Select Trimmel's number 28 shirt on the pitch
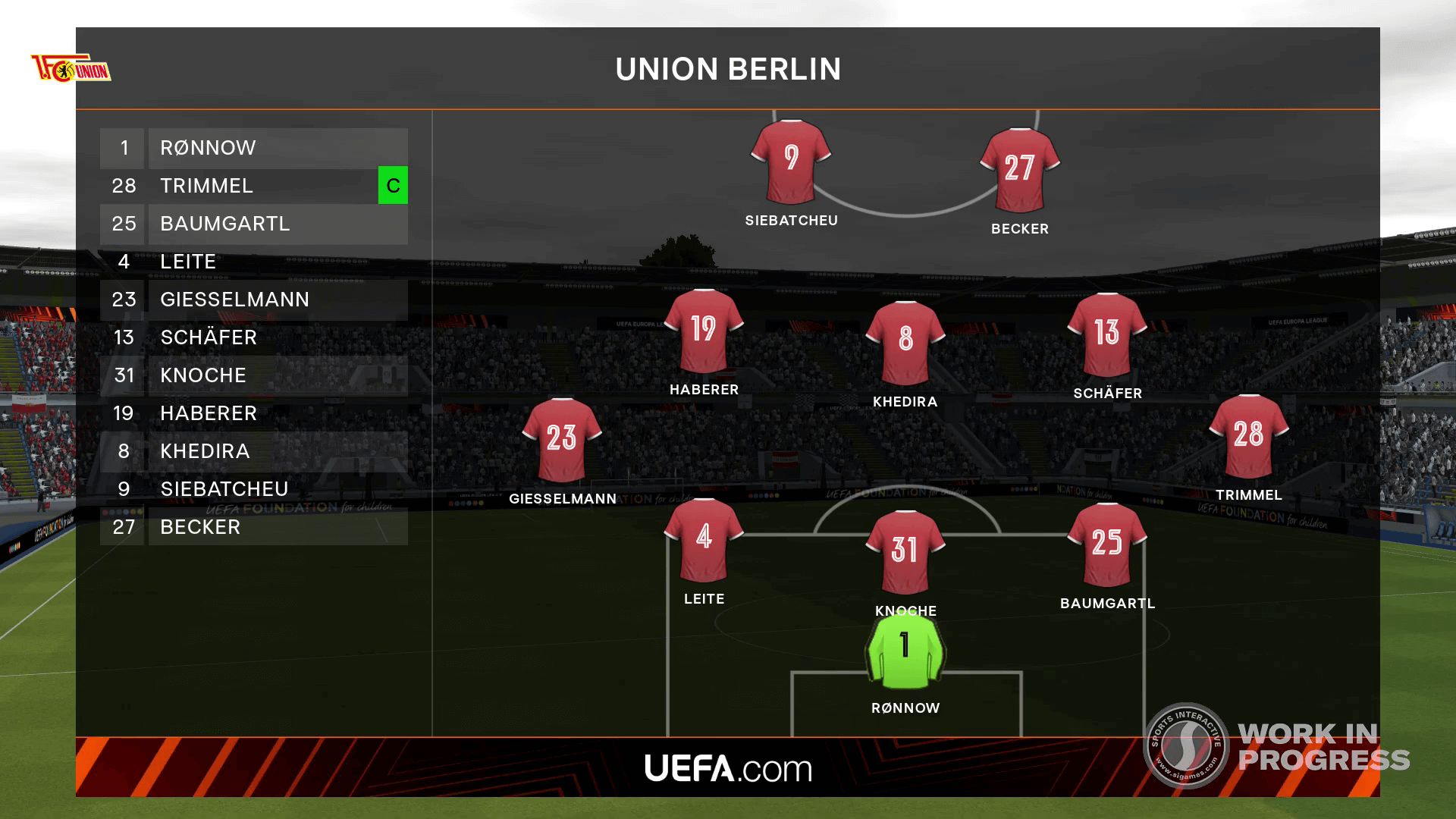The width and height of the screenshot is (1456, 819). (1248, 436)
